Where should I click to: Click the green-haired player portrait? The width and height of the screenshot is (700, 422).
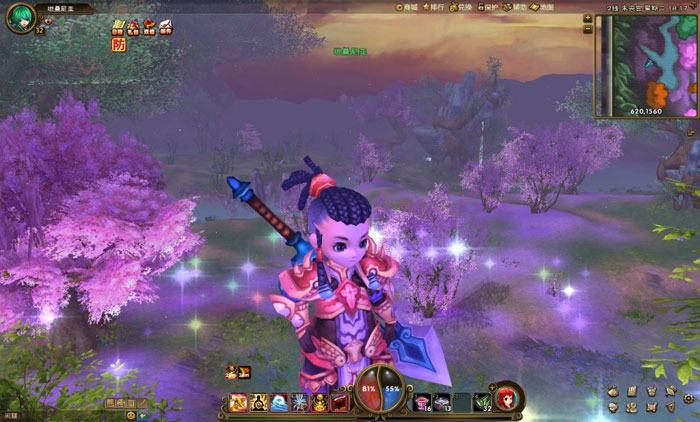pos(20,18)
